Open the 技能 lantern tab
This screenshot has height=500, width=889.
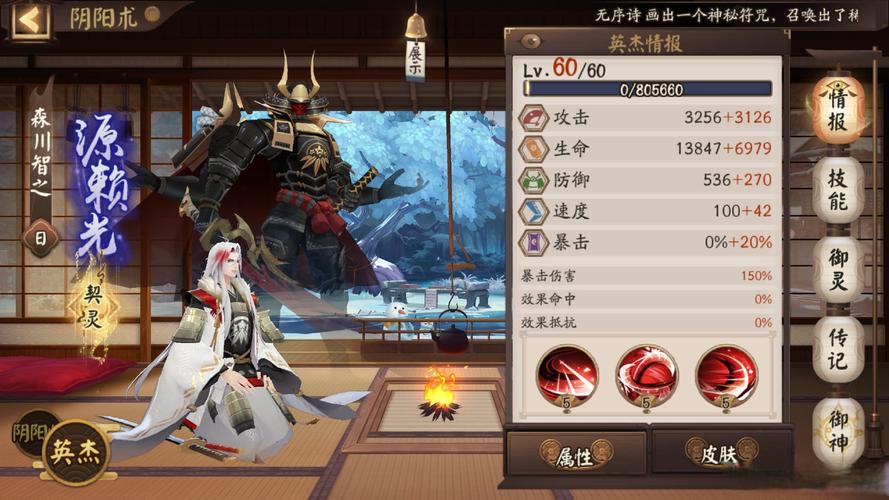[x=836, y=190]
